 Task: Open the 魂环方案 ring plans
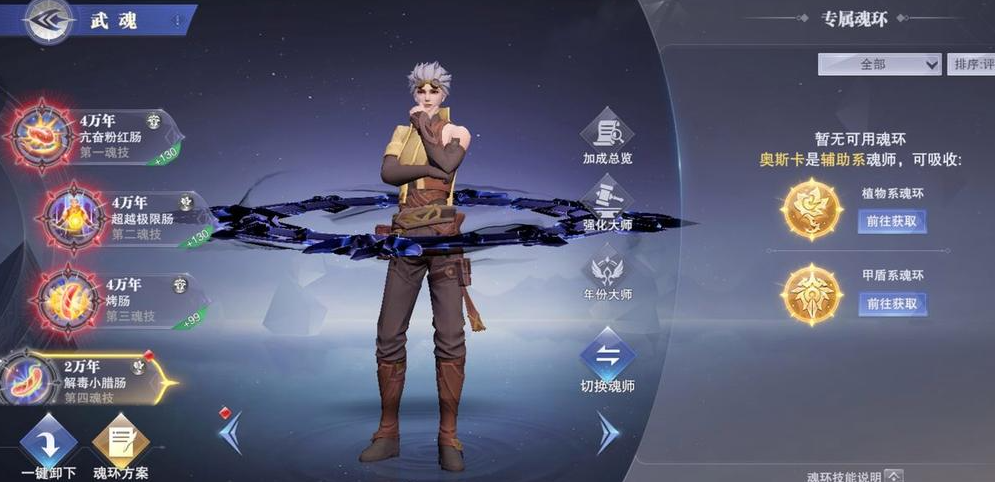(121, 445)
